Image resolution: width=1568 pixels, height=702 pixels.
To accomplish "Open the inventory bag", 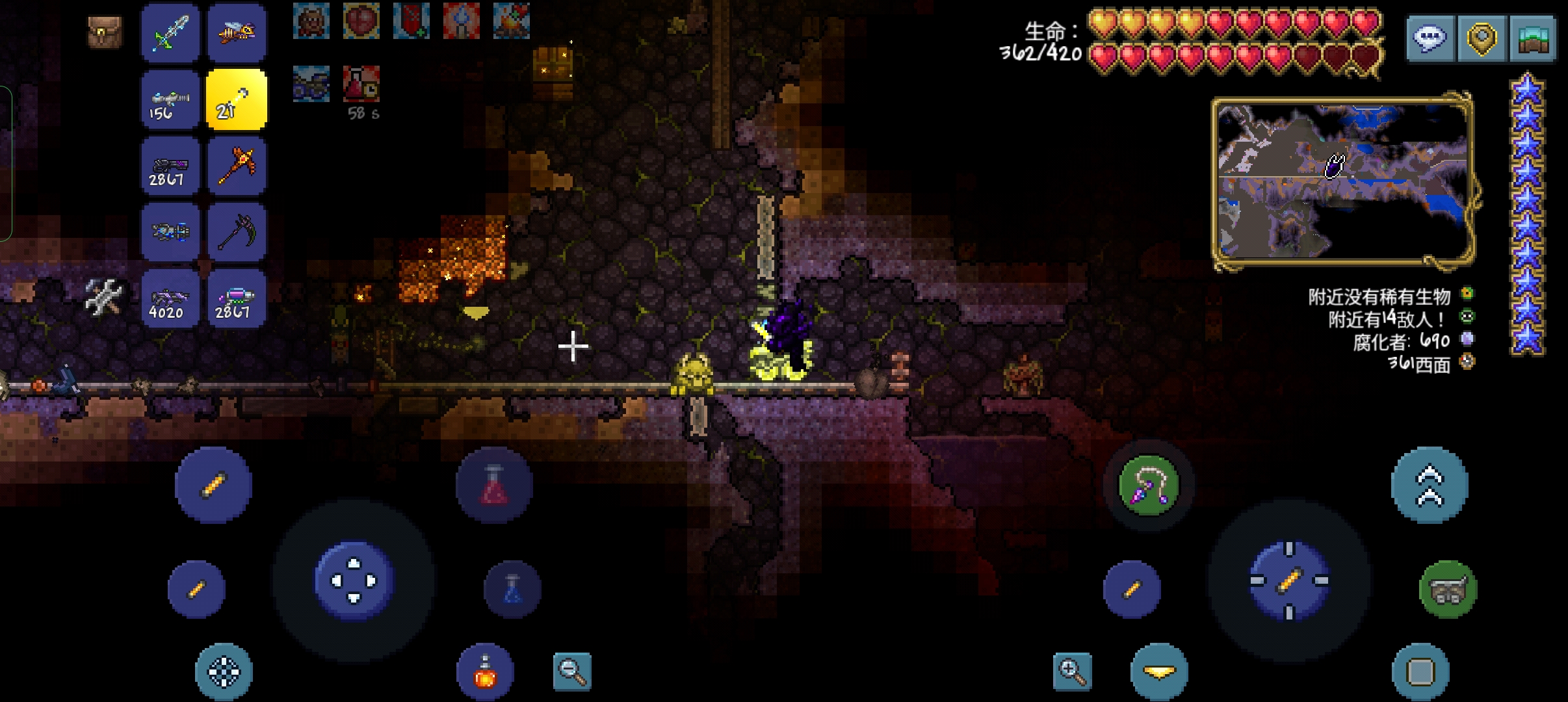I will 105,32.
